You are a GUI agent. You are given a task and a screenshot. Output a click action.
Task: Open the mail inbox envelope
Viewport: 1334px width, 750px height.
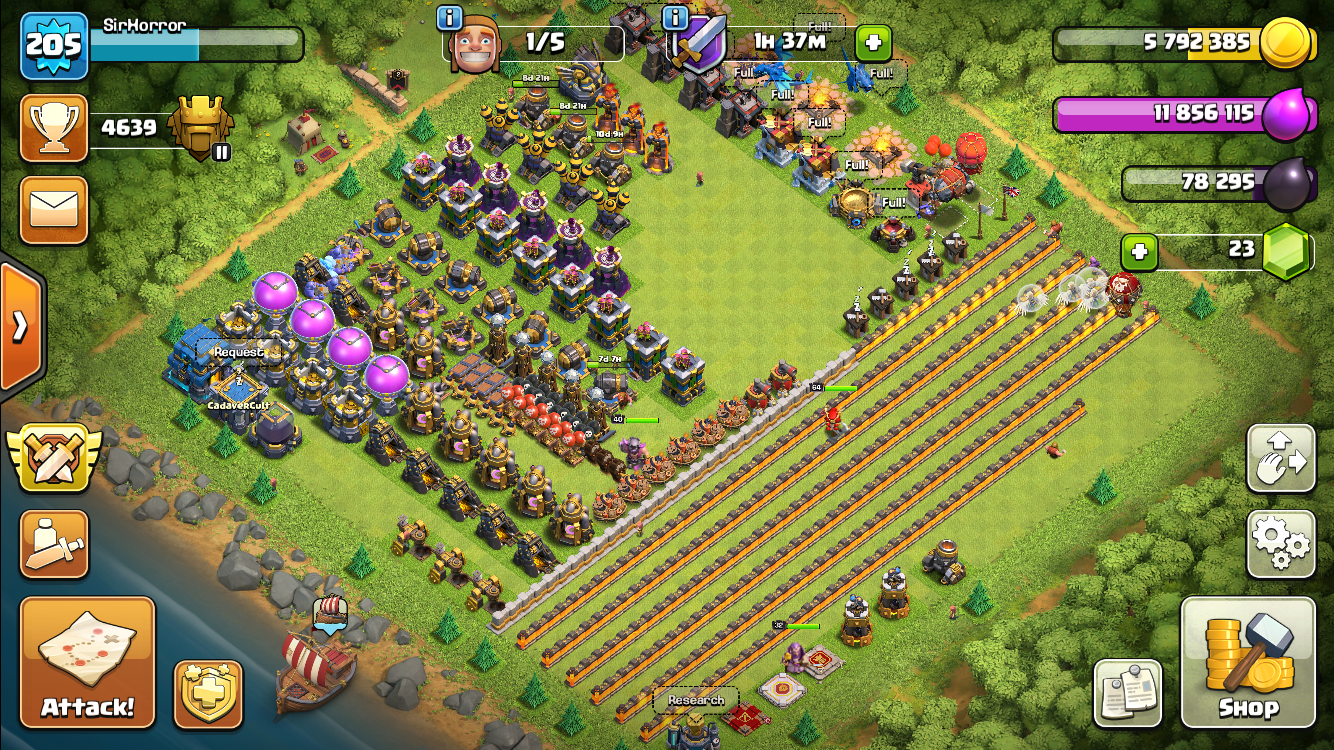click(x=54, y=210)
